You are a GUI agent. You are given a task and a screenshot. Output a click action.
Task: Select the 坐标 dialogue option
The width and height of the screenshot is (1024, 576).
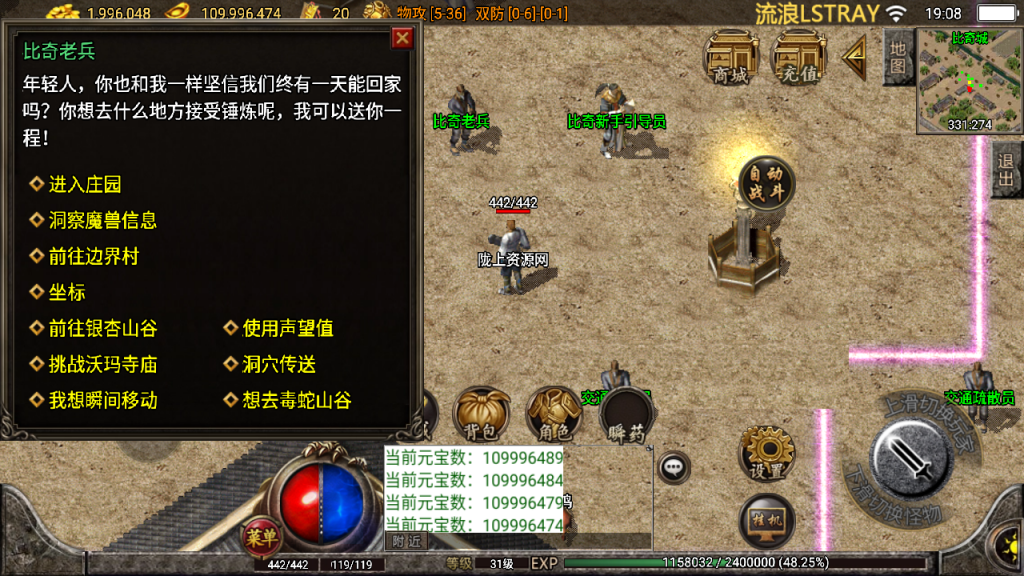tap(67, 293)
